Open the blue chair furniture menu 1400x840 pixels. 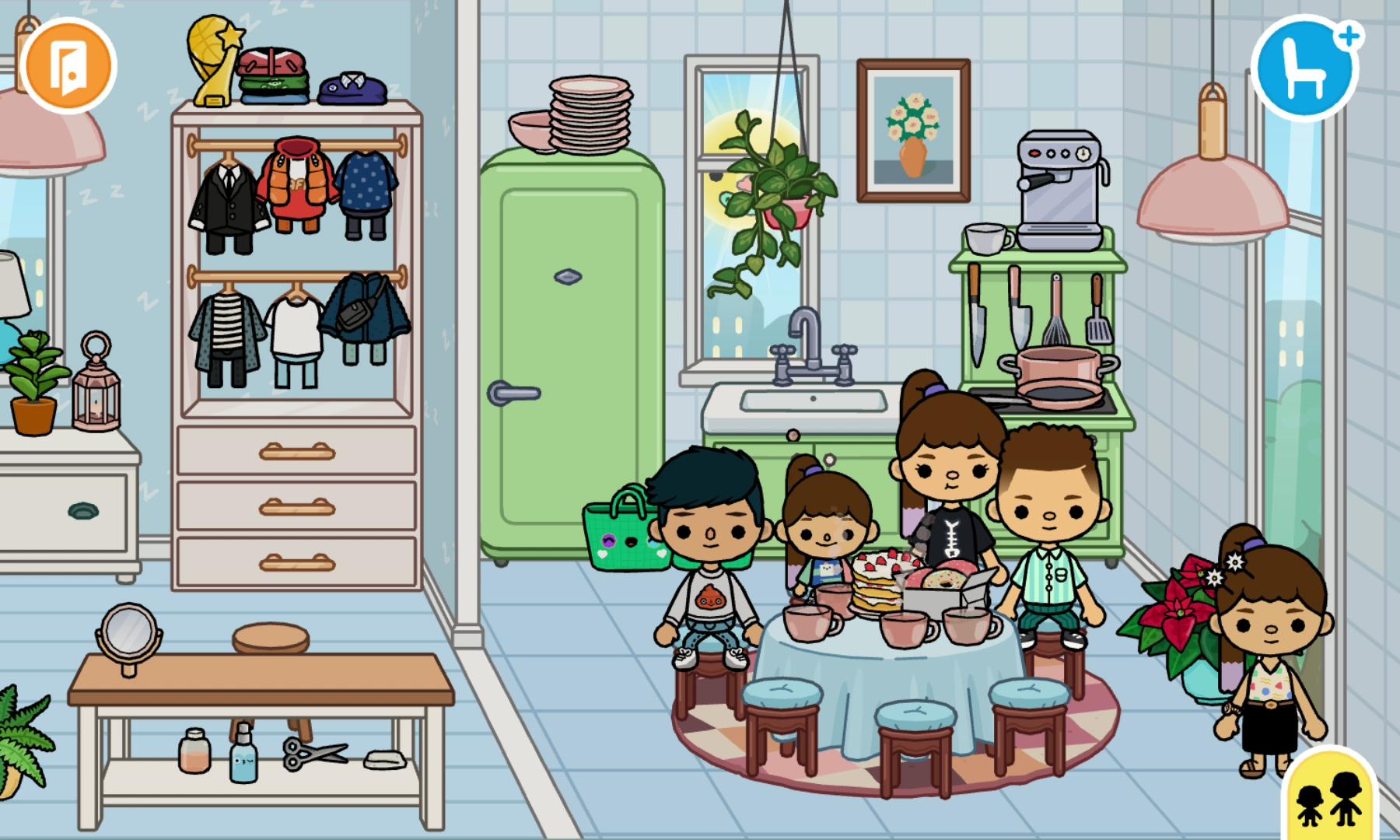(1304, 69)
